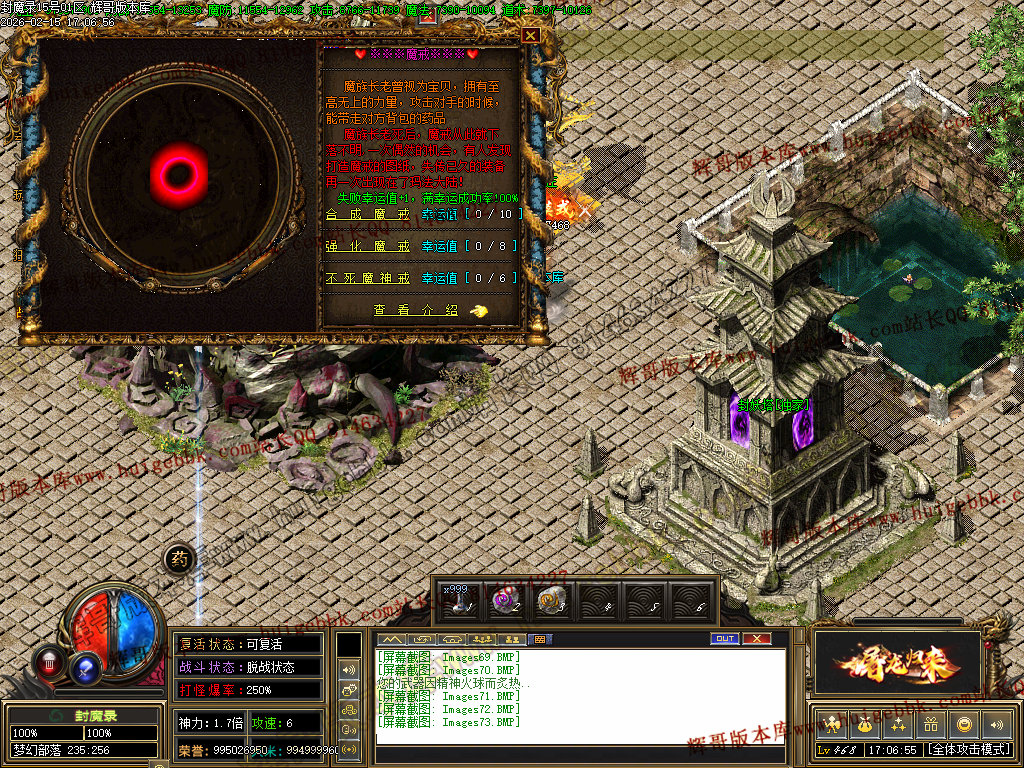Image resolution: width=1024 pixels, height=768 pixels.
Task: View the 查看介绍 introduction link
Action: pos(416,311)
